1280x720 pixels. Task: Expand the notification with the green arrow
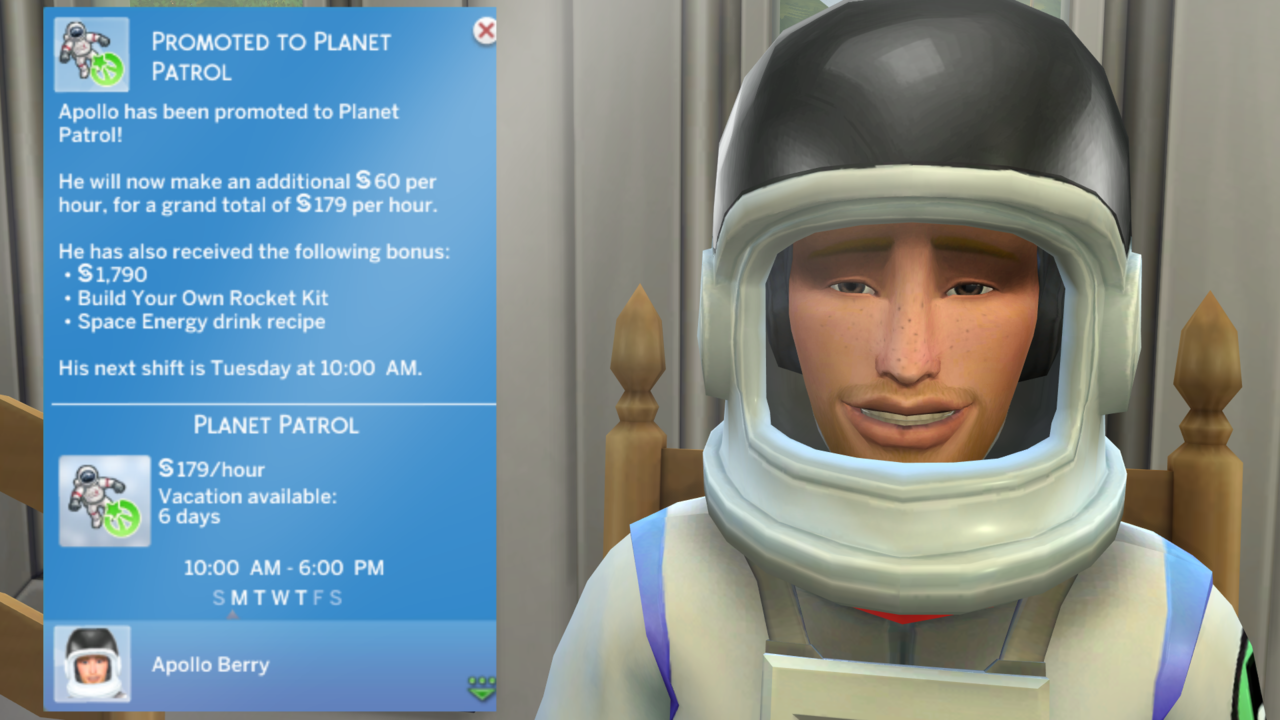(x=480, y=688)
